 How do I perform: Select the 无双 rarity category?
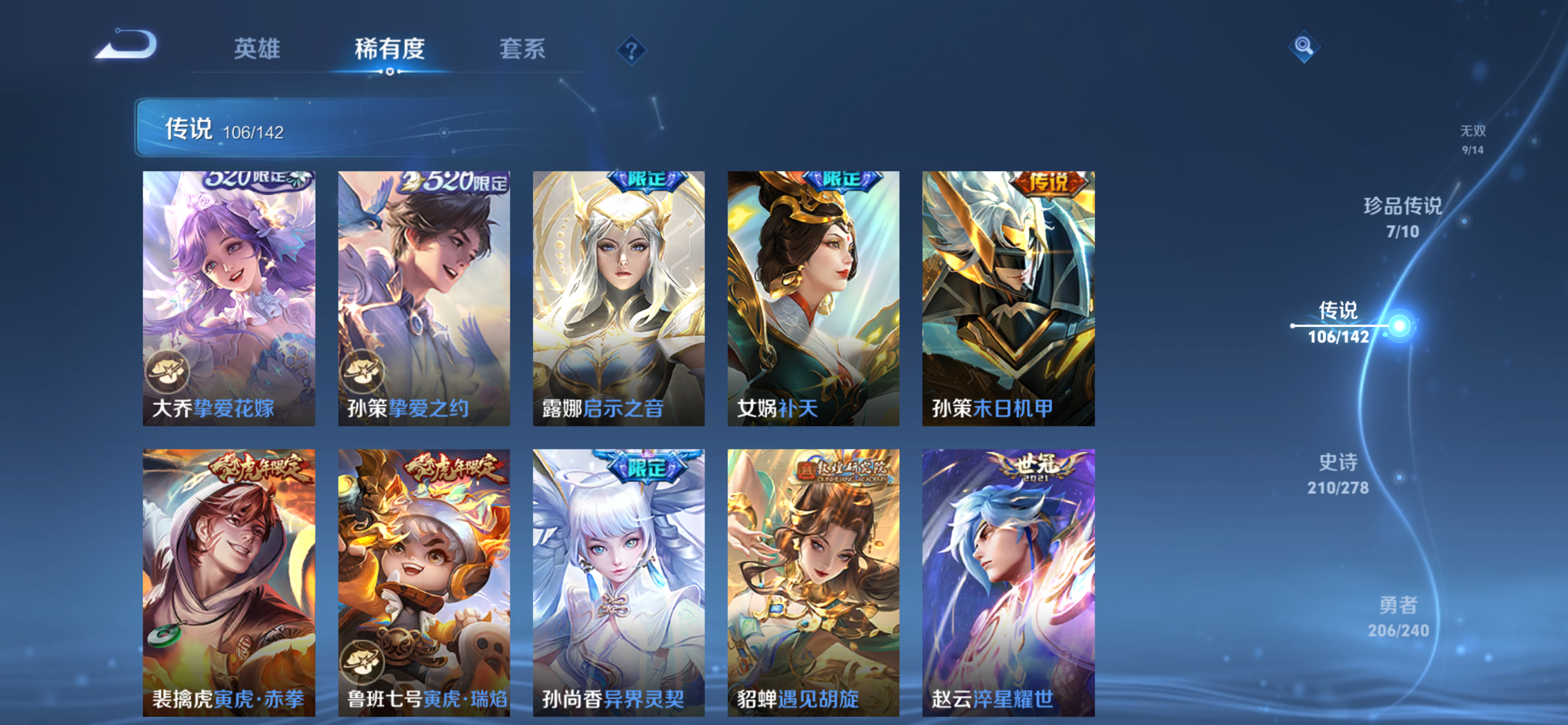click(1477, 138)
